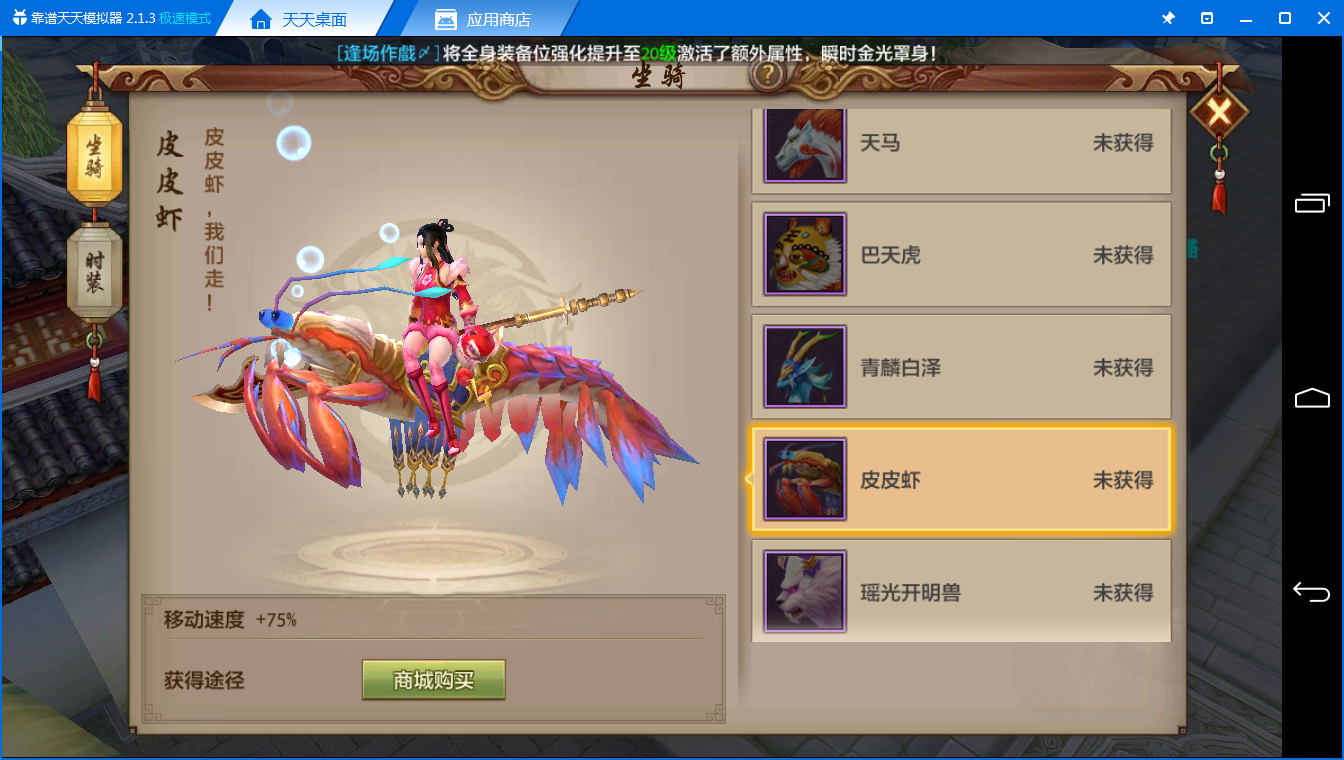Select the 瑶光开明兽 lion mount icon
This screenshot has height=760, width=1344.
[x=804, y=591]
